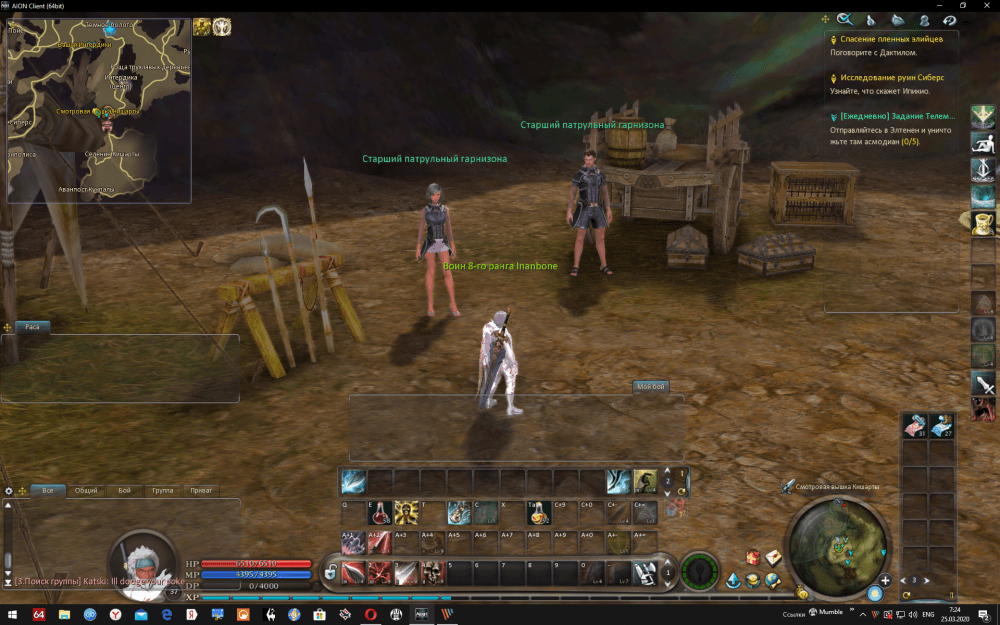Image resolution: width=1000 pixels, height=625 pixels.
Task: Toggle the hotbar padlock lock
Action: click(330, 574)
